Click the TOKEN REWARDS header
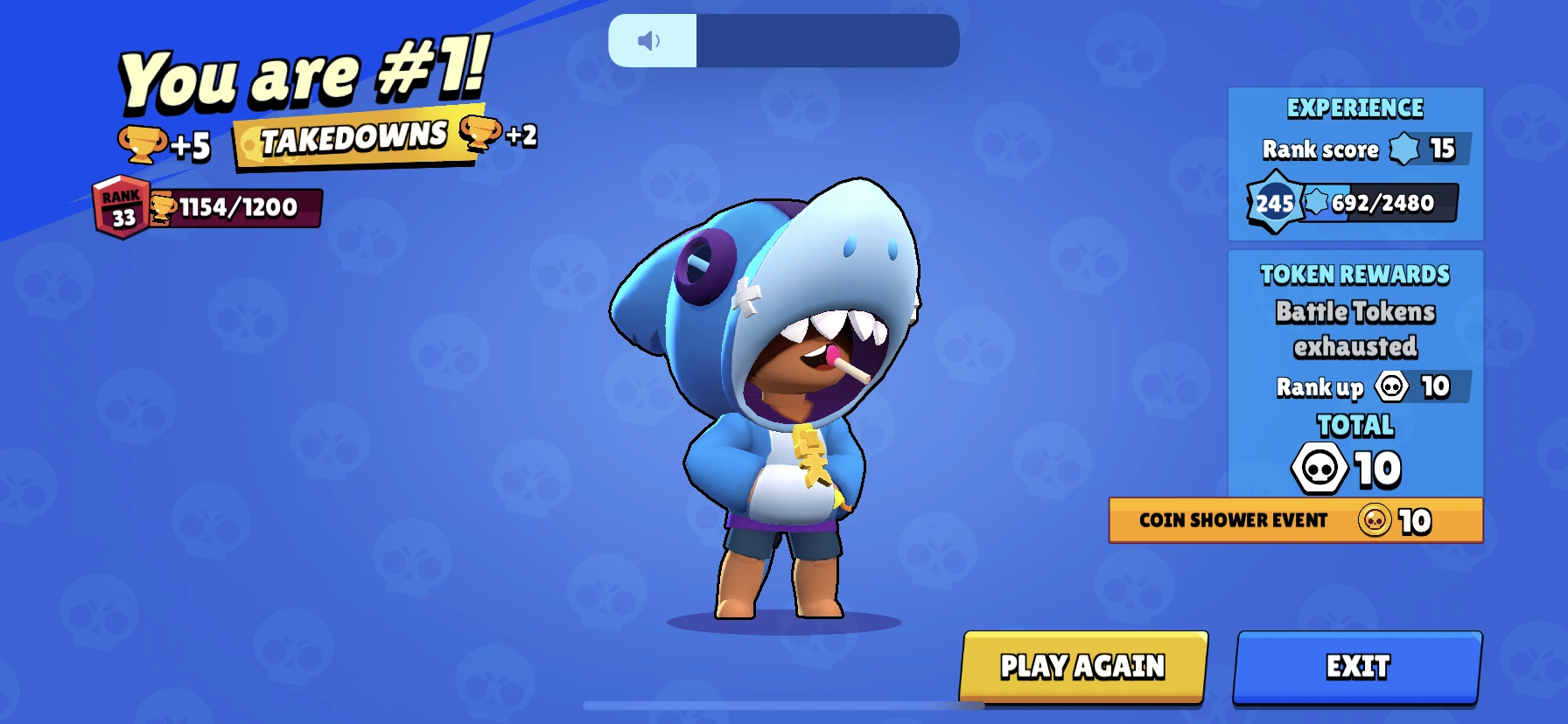The width and height of the screenshot is (1568, 724). point(1354,275)
